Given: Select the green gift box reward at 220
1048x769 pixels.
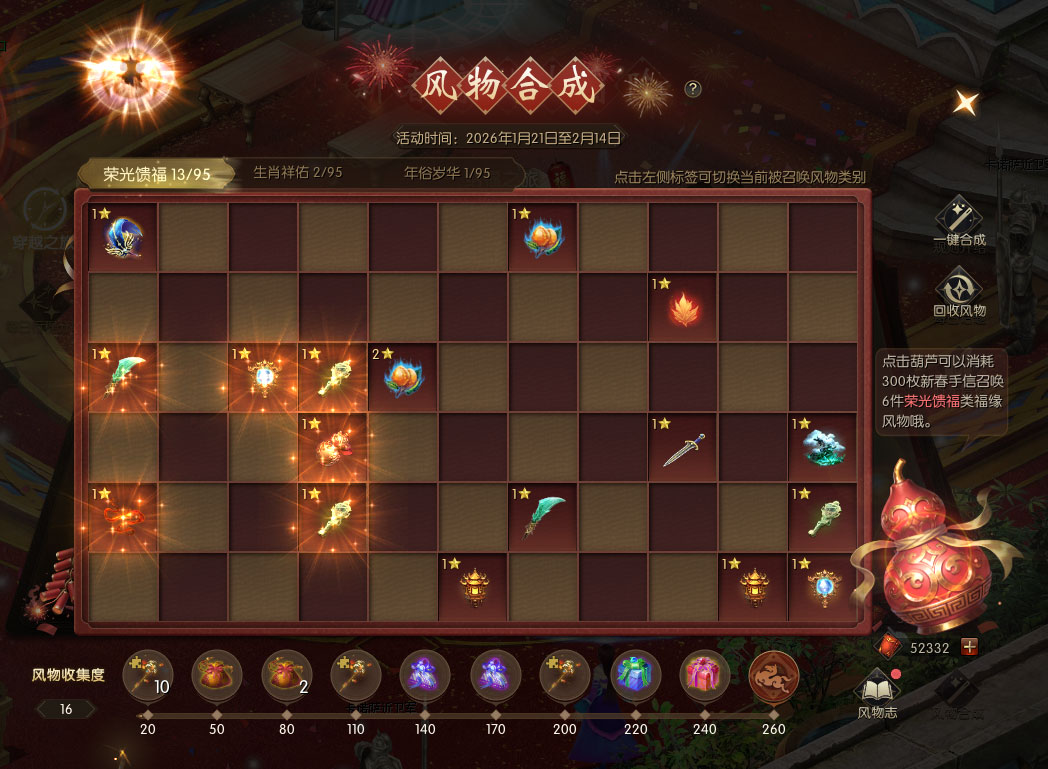Looking at the screenshot, I should point(636,675).
